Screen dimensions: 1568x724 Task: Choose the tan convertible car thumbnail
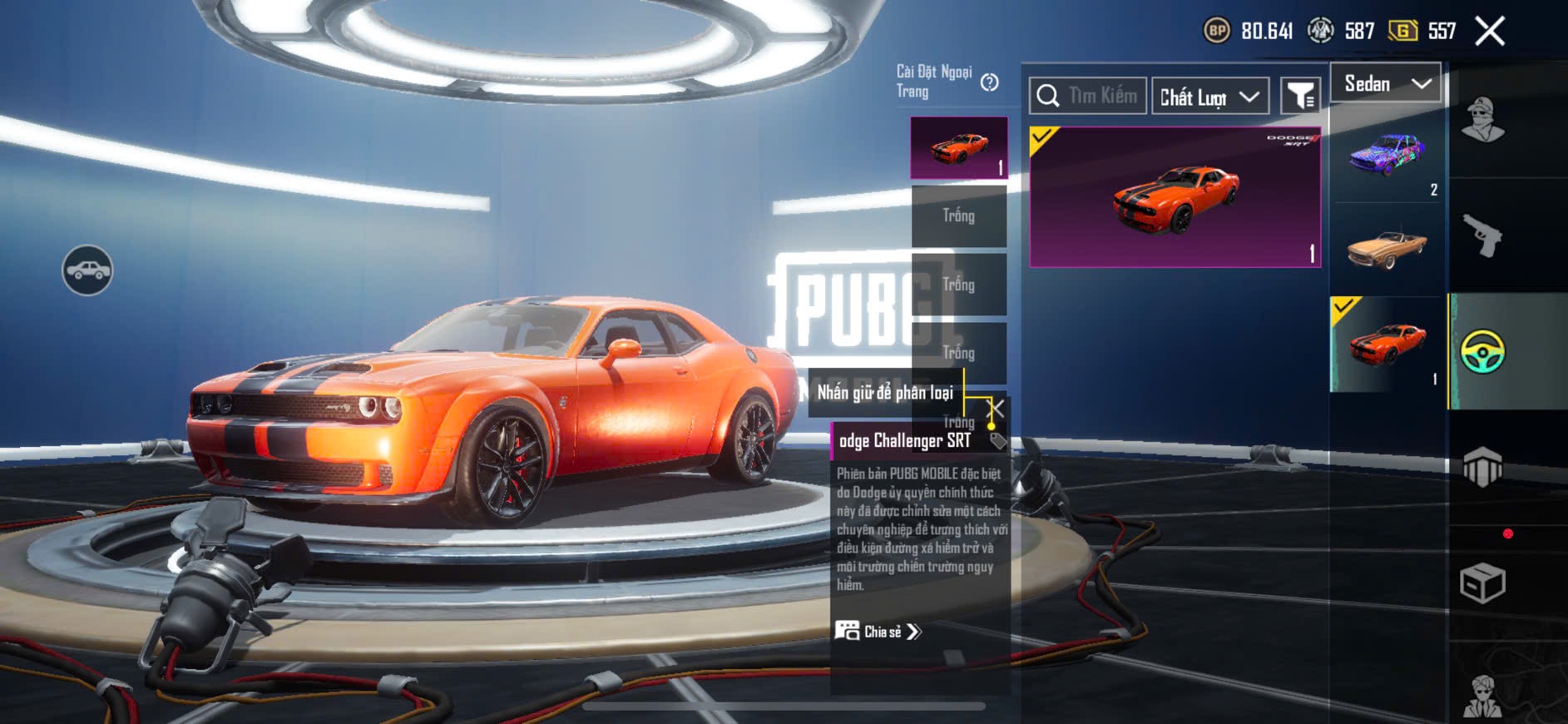pos(1387,248)
